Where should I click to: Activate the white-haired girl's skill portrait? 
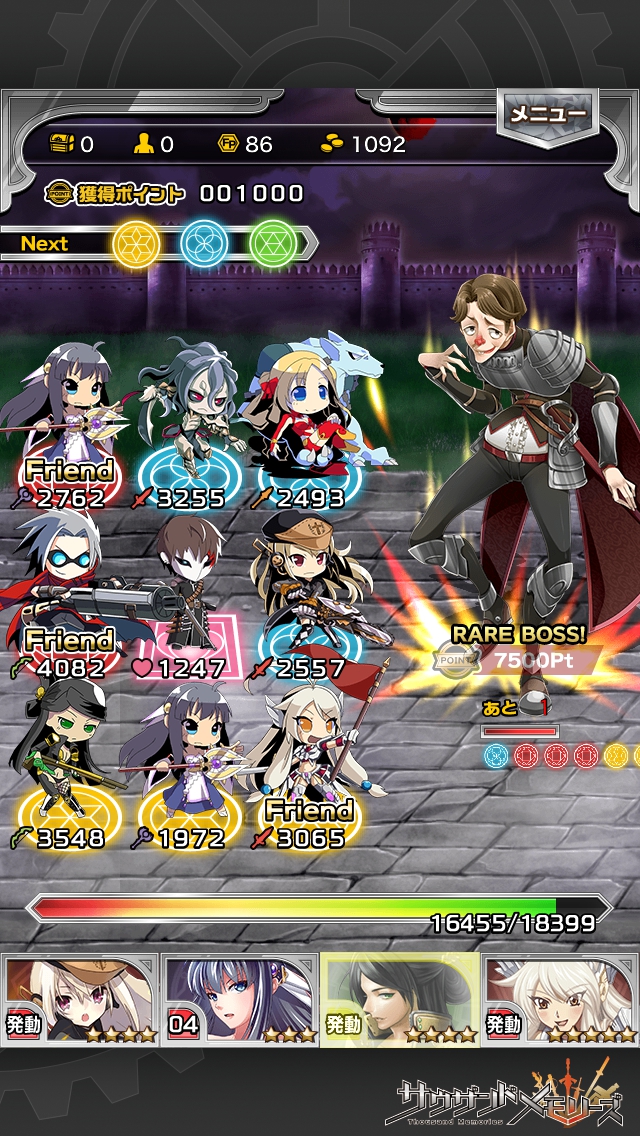pyautogui.click(x=560, y=997)
